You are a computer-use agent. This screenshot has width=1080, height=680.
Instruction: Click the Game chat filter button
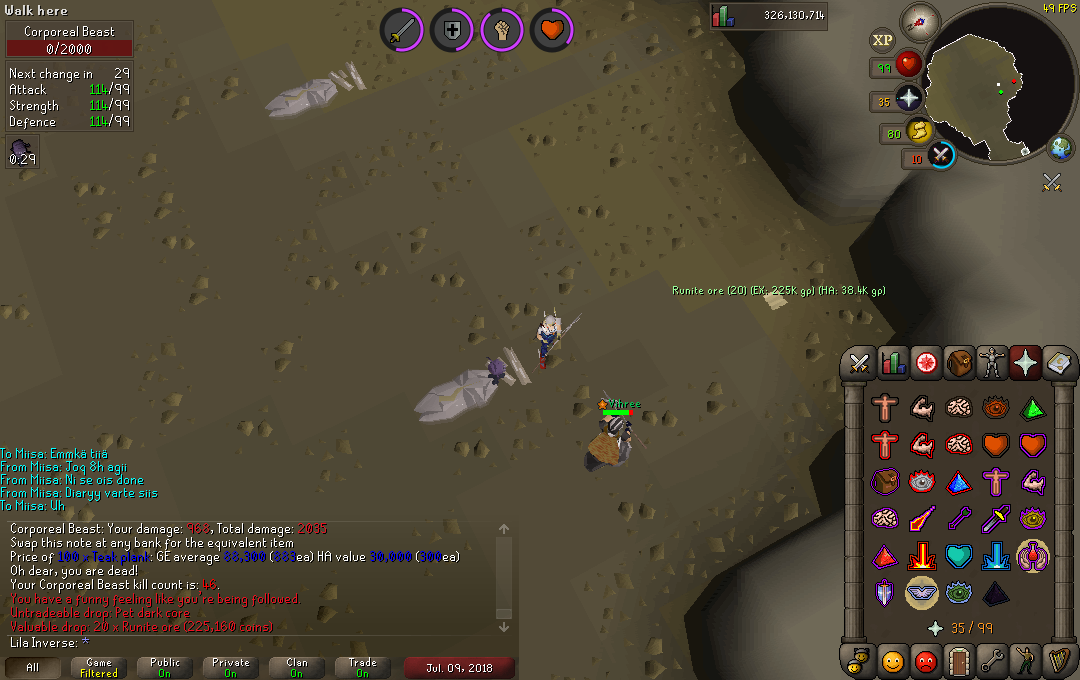(99, 667)
